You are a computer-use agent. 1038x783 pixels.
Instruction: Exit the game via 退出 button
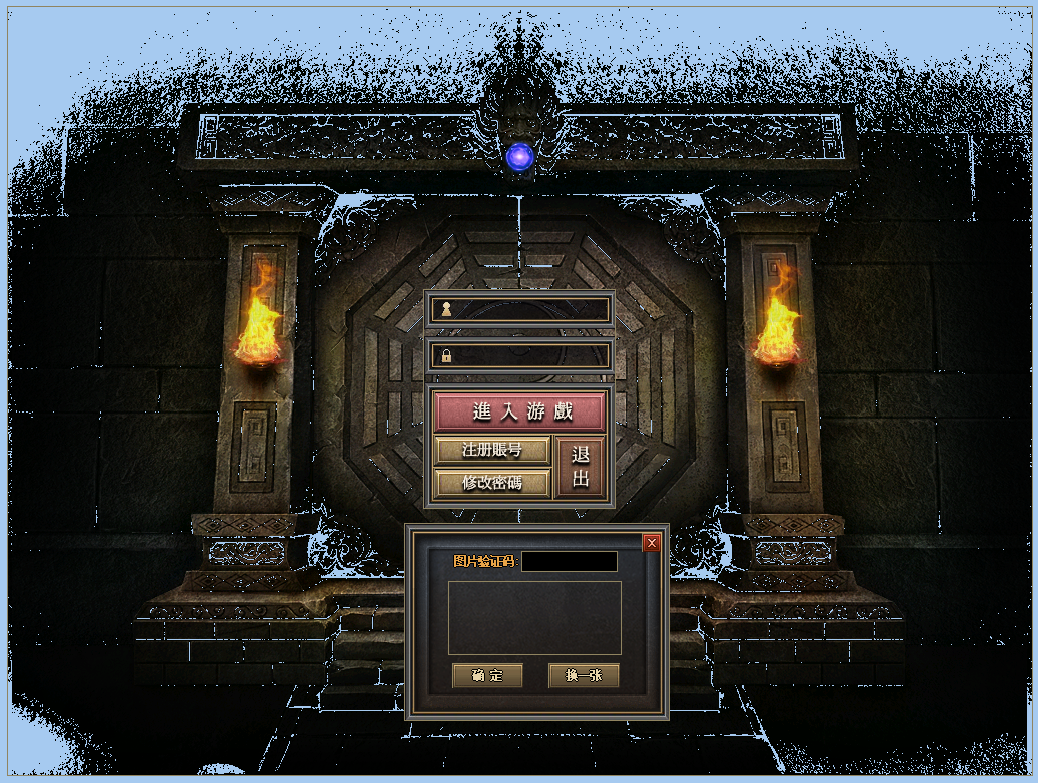(x=580, y=467)
